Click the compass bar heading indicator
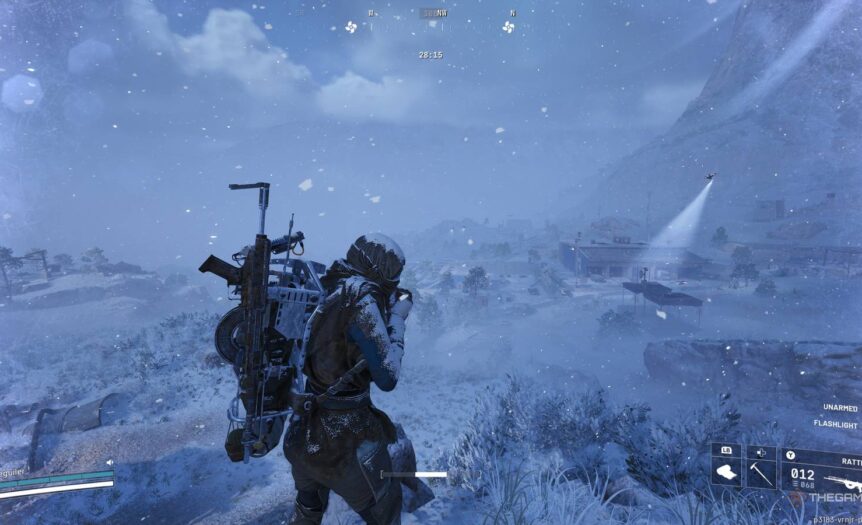Screen dimensions: 862x525 pyautogui.click(x=431, y=14)
